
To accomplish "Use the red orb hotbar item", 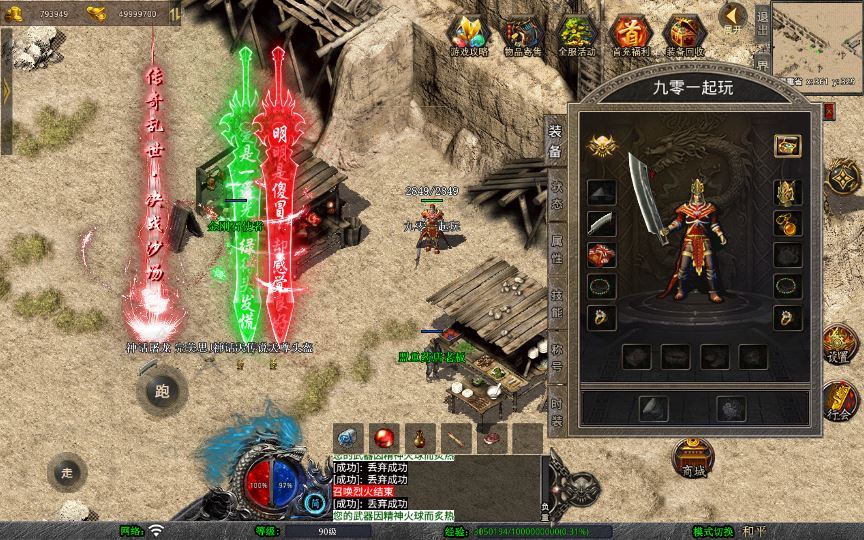I will click(382, 437).
